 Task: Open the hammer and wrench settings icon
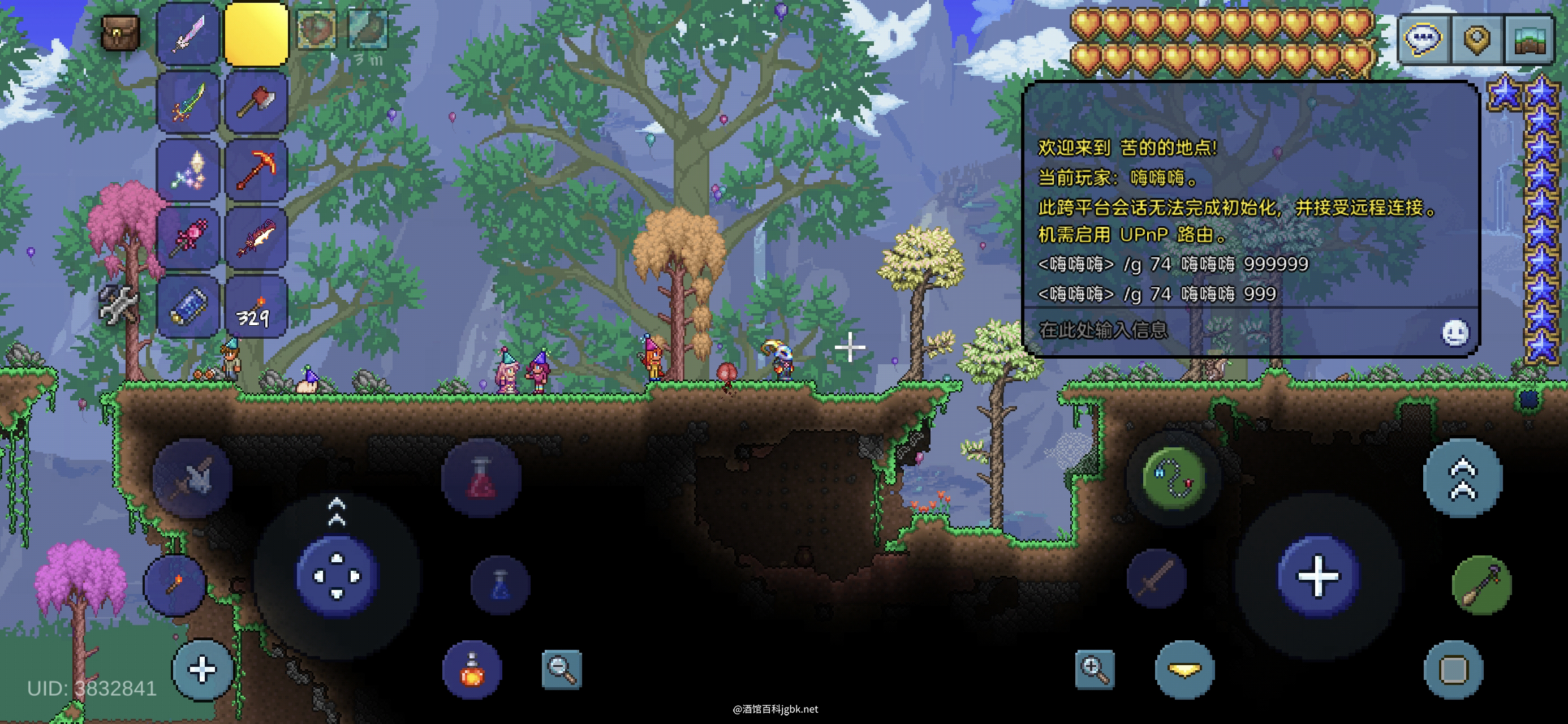[118, 303]
